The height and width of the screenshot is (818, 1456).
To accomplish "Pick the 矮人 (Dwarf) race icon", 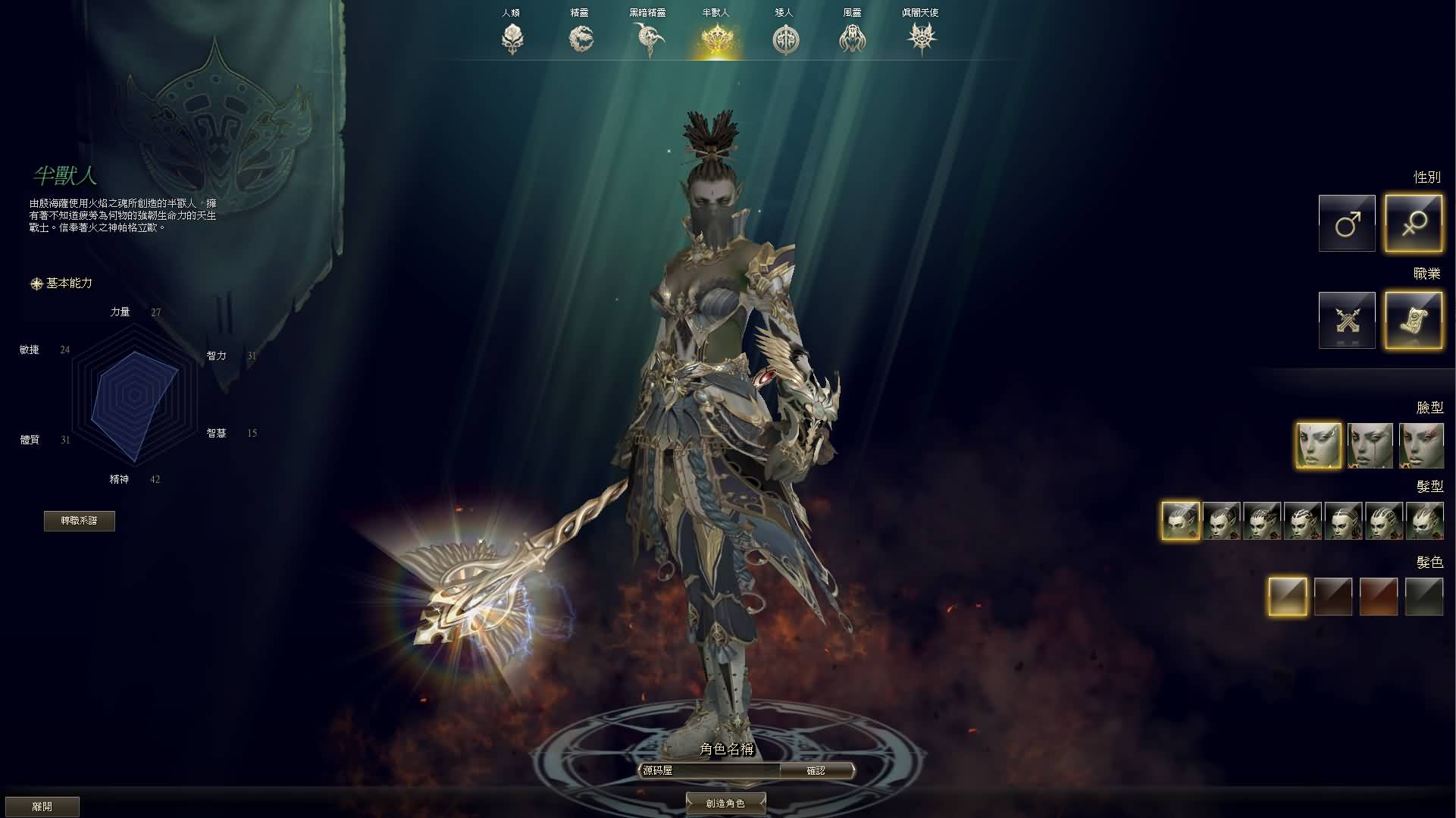I will point(786,38).
